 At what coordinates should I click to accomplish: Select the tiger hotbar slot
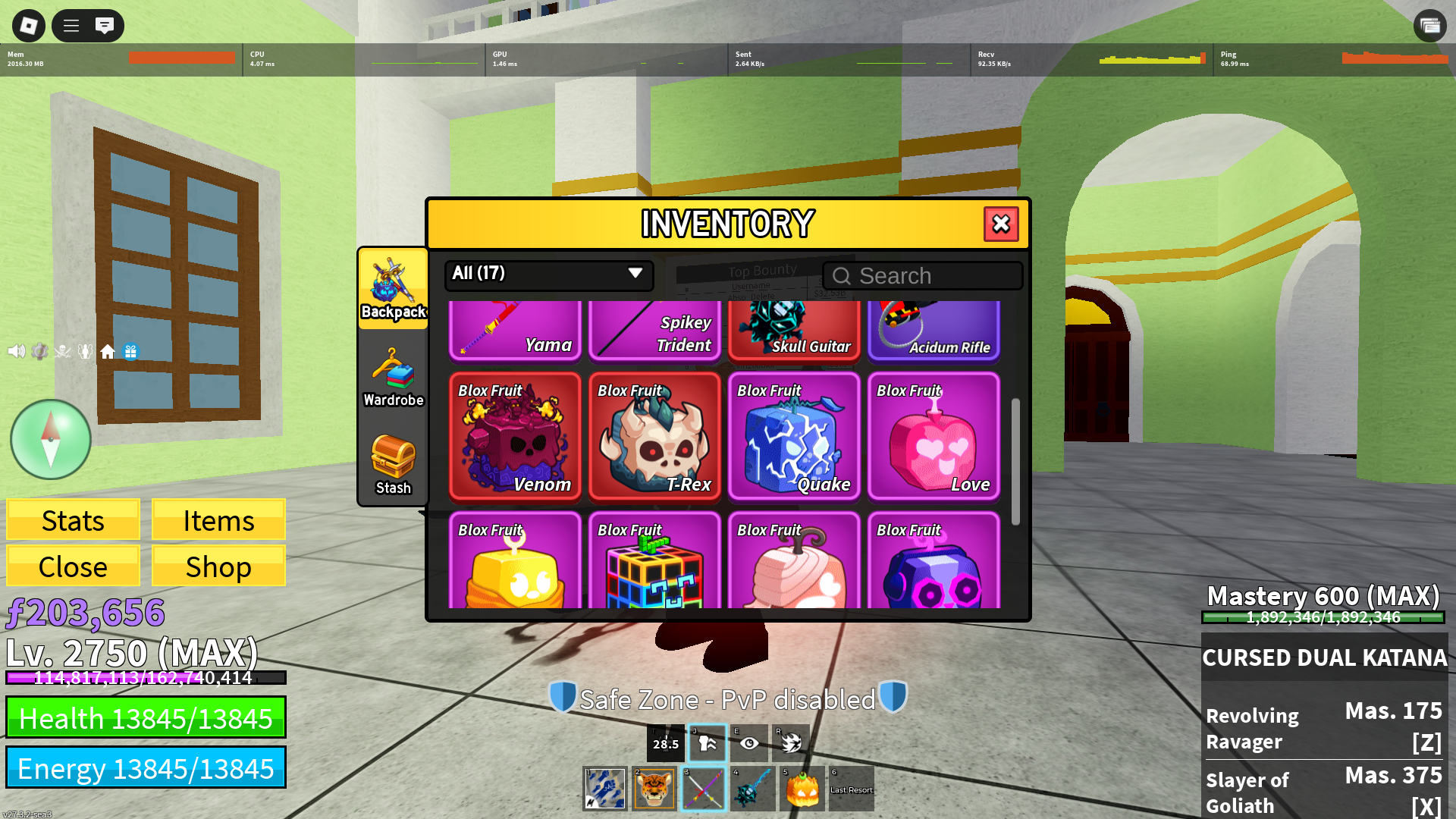click(654, 789)
